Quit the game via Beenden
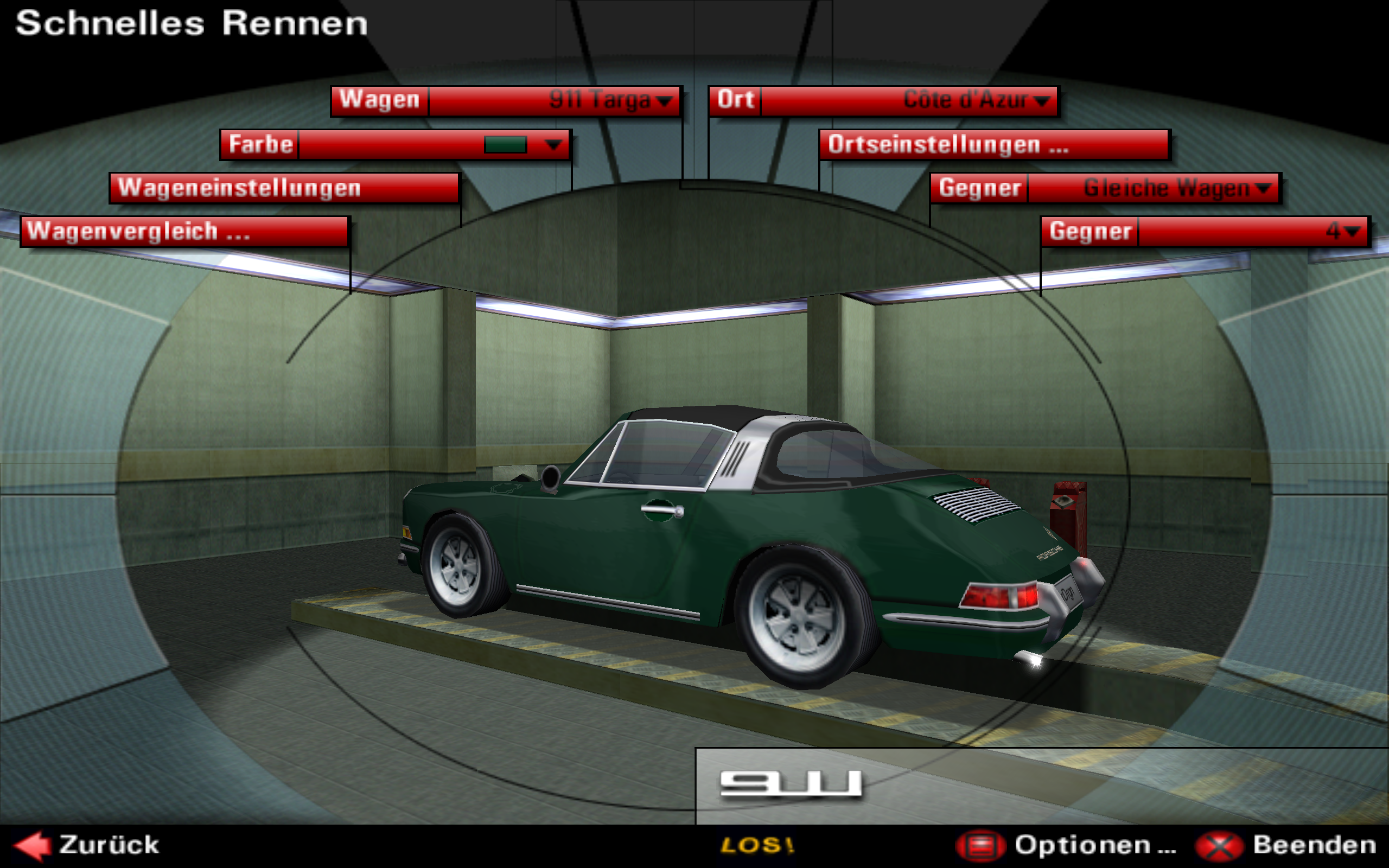The image size is (1389, 868). (1286, 846)
